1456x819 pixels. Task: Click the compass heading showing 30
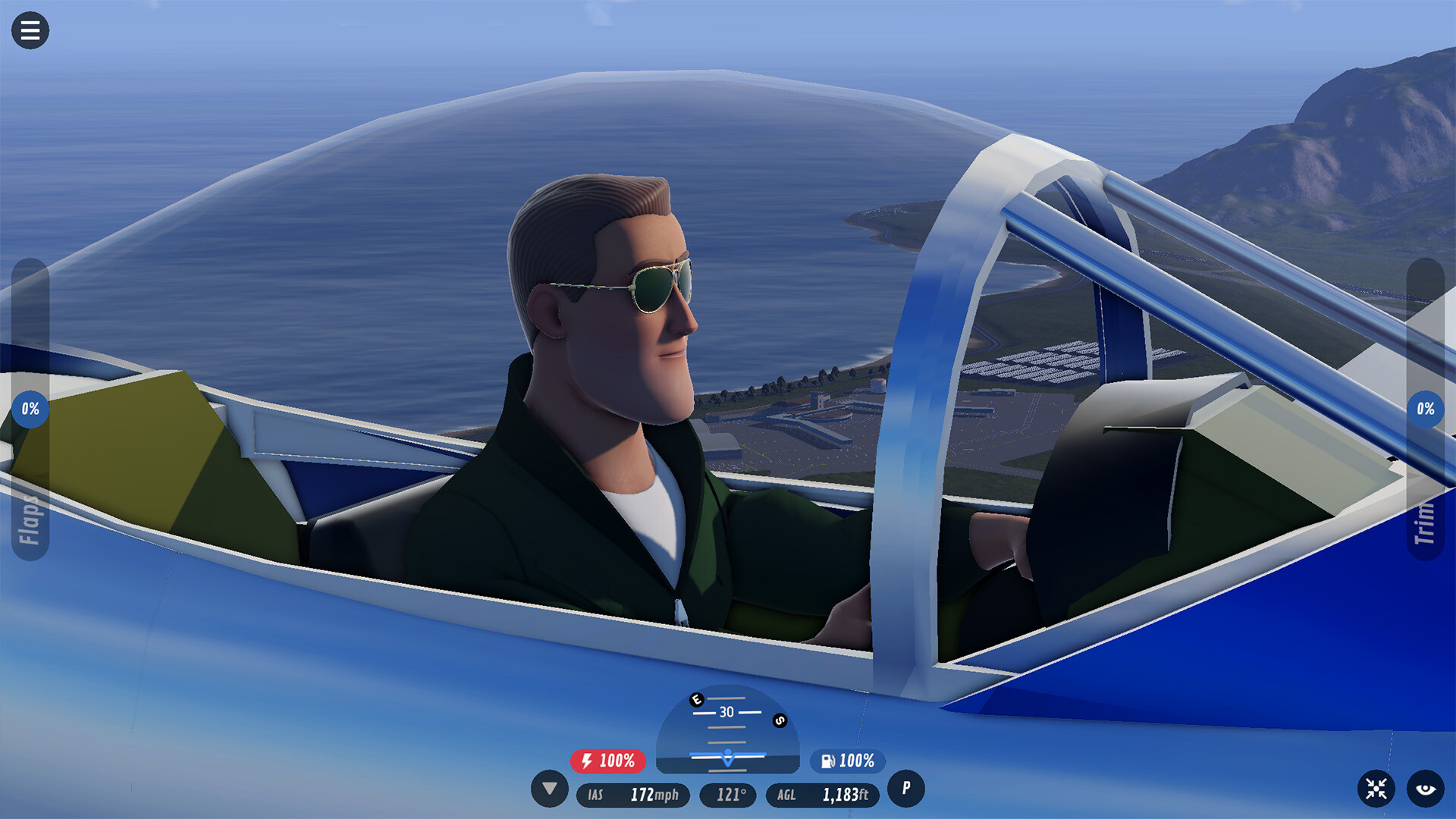click(726, 711)
